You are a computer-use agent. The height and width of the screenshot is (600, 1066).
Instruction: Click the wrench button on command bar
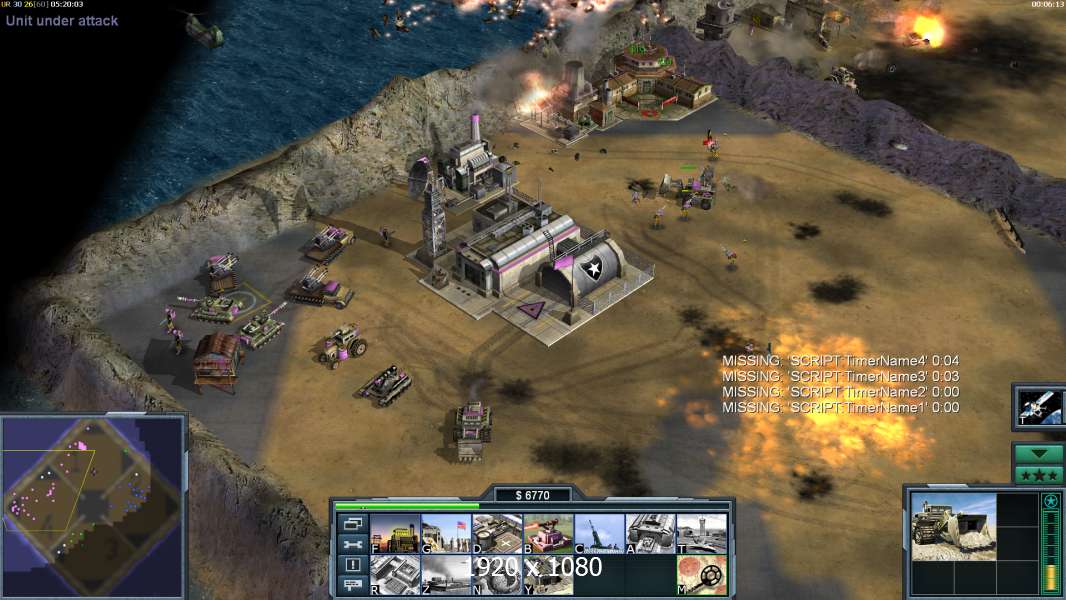[x=352, y=544]
